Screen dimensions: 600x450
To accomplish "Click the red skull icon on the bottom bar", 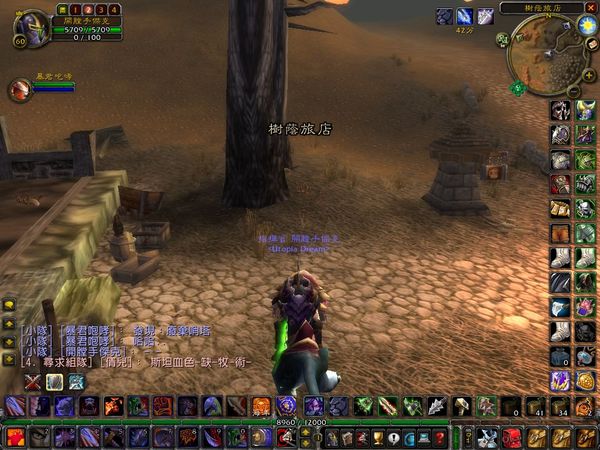I will pos(512,437).
